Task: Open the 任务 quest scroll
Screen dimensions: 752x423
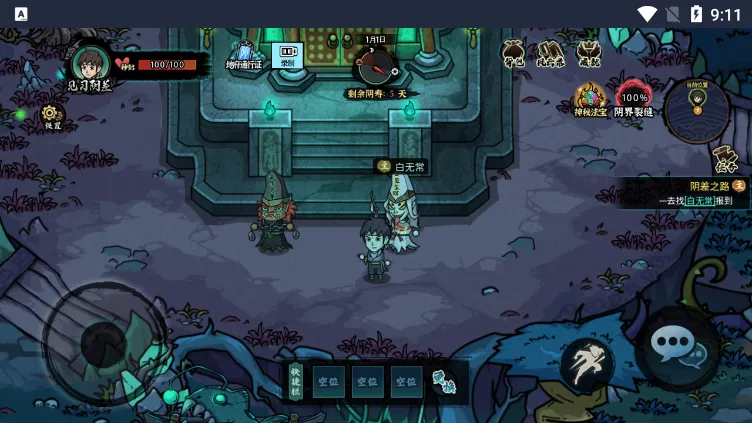Action: pos(725,160)
